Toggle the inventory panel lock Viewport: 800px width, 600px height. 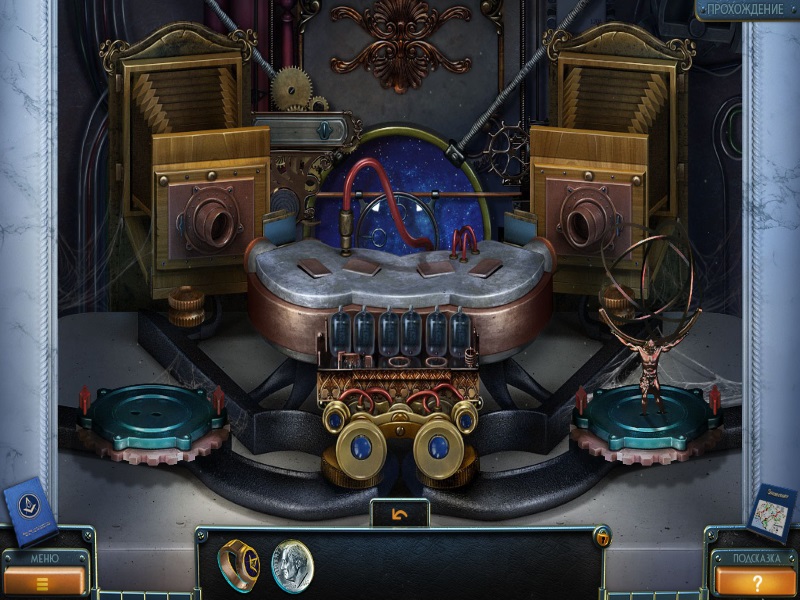pos(602,538)
